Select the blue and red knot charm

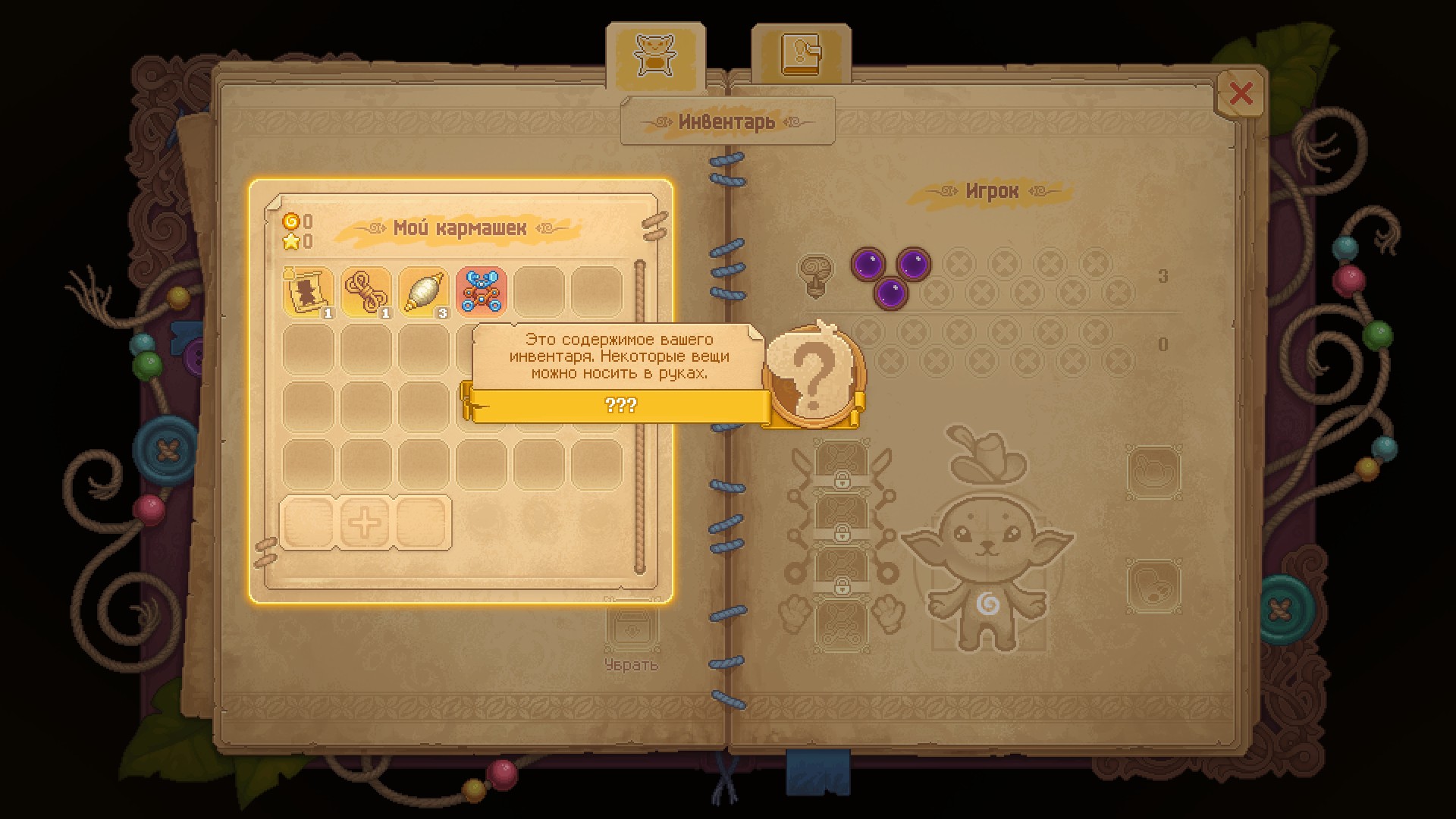482,291
